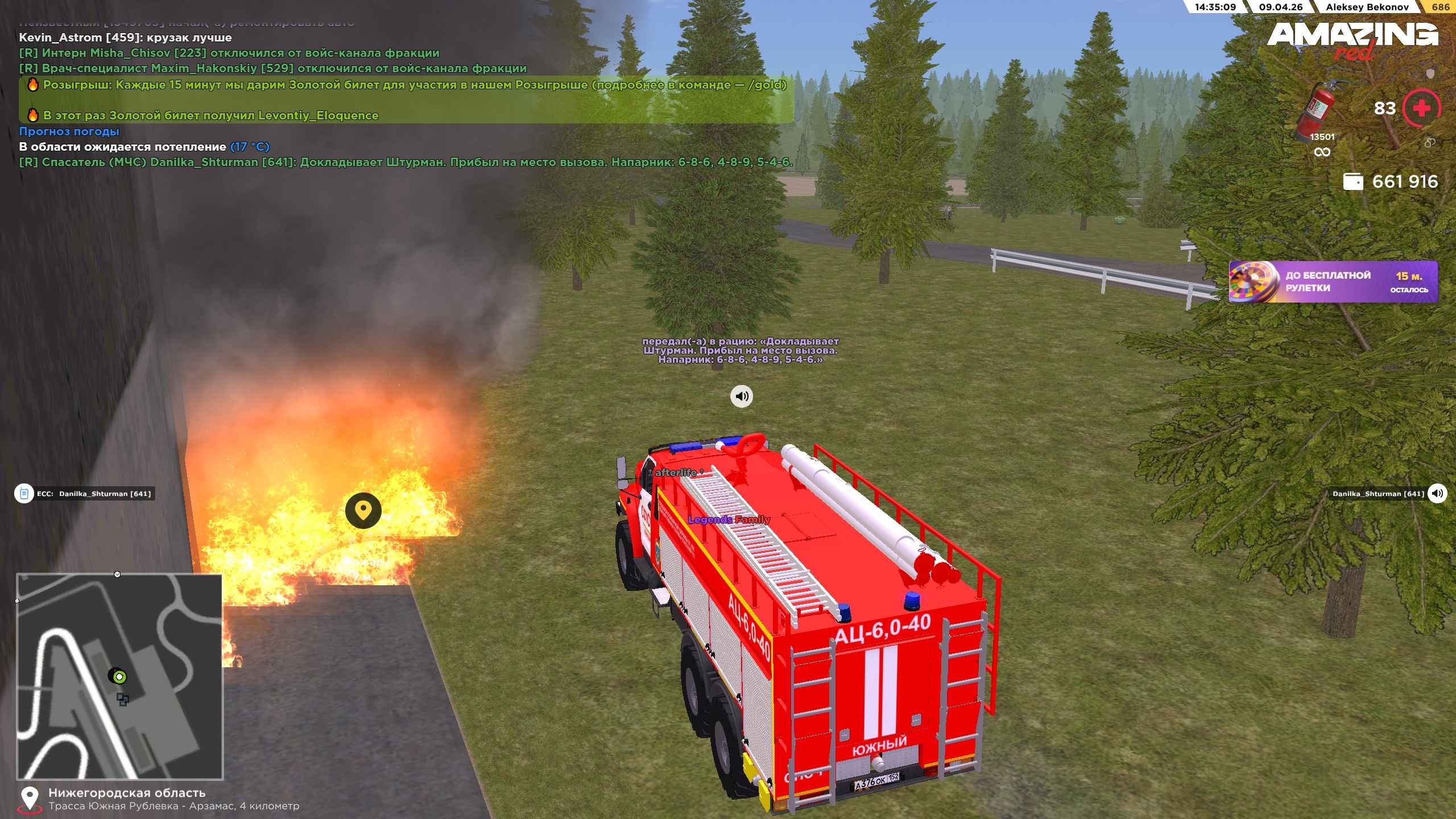The height and width of the screenshot is (819, 1456).
Task: Open the free roulette timer banner
Action: pos(1333,282)
